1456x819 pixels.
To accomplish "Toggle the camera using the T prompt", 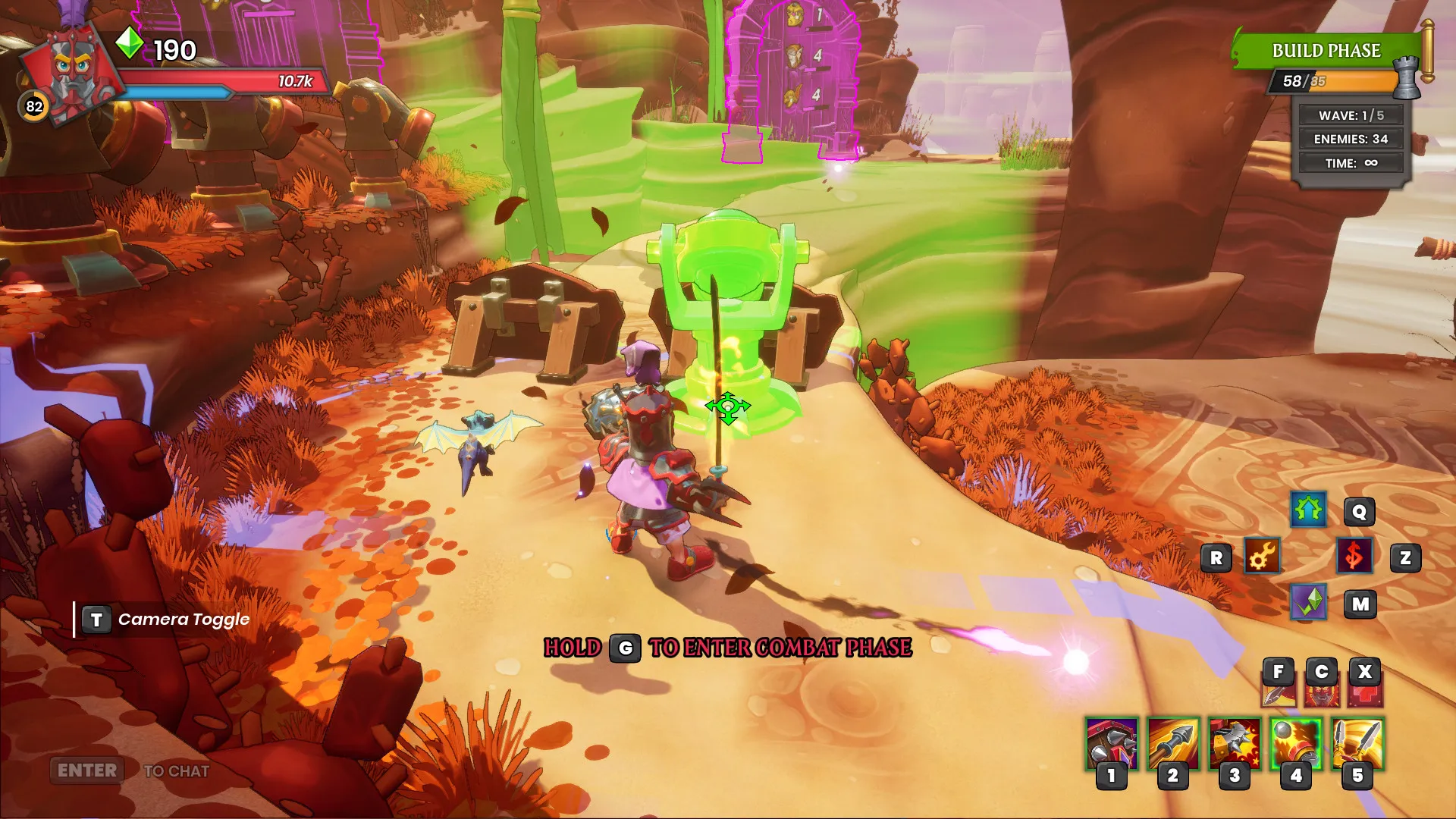I will (x=96, y=618).
